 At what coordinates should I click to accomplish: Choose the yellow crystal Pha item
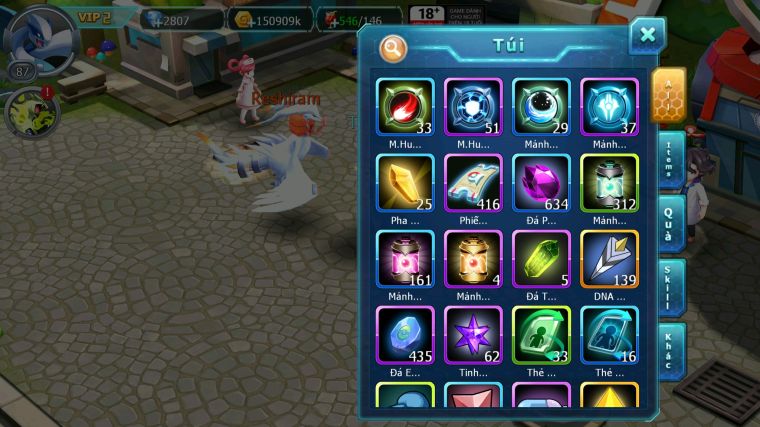[405, 183]
